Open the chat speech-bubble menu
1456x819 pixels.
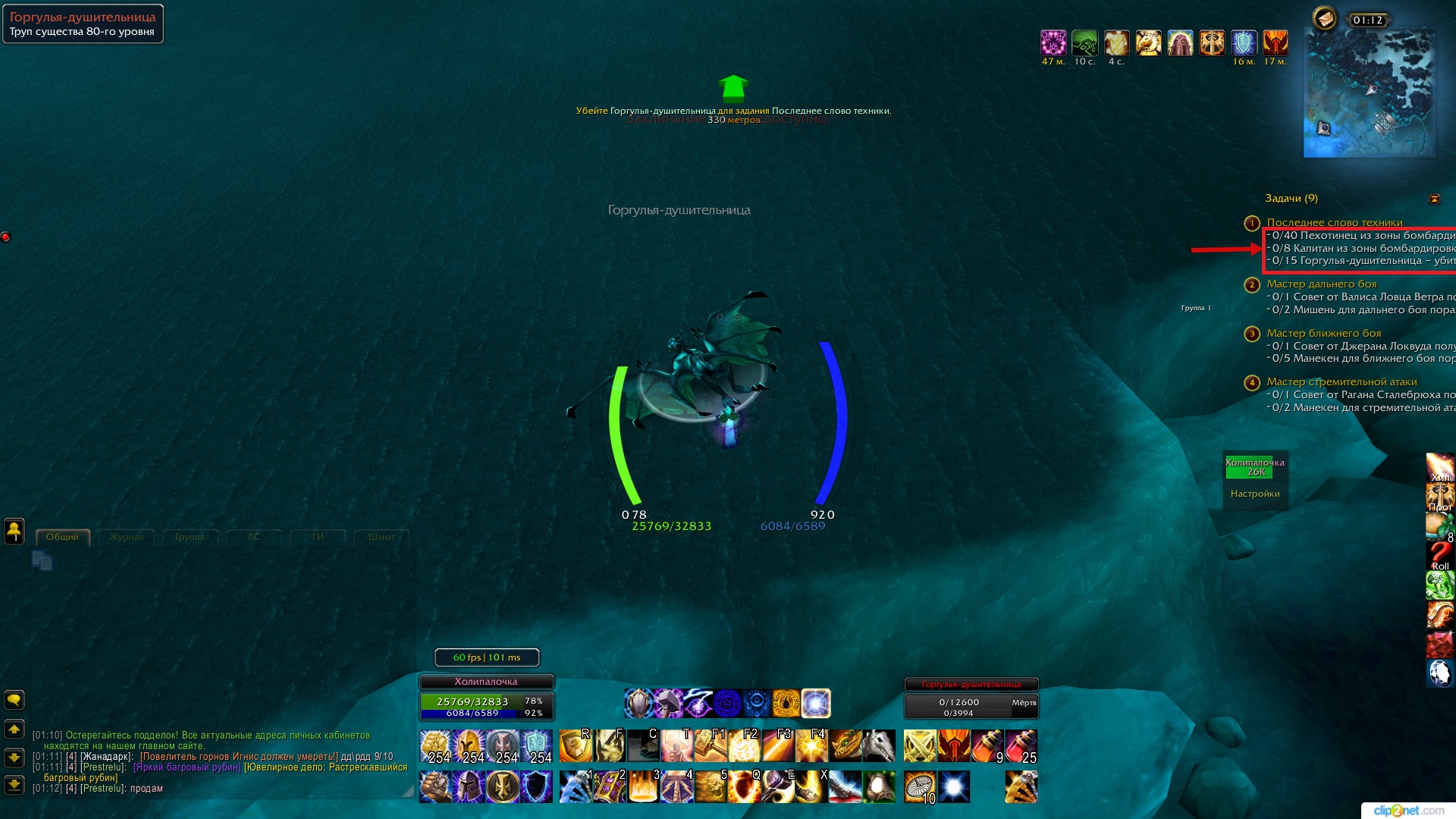pyautogui.click(x=14, y=699)
